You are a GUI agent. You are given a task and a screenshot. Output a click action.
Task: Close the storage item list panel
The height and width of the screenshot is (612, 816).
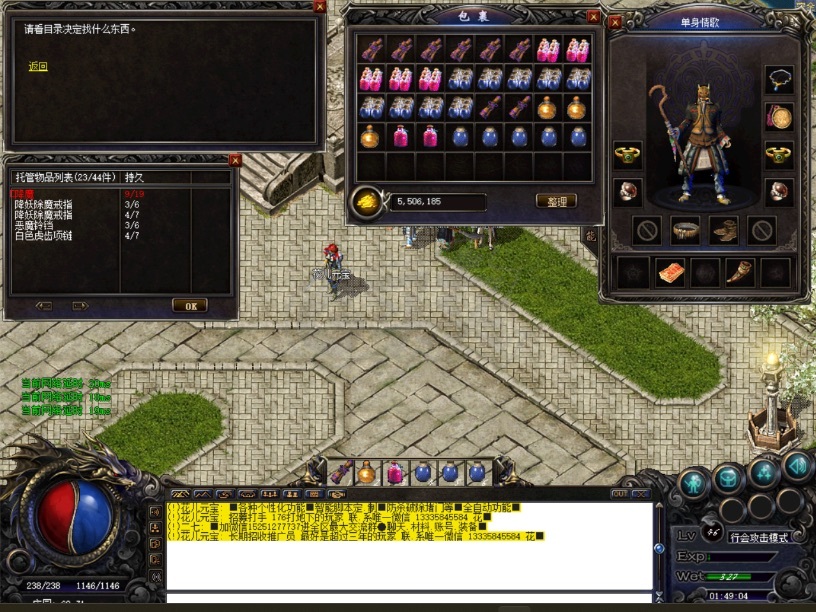[235, 160]
